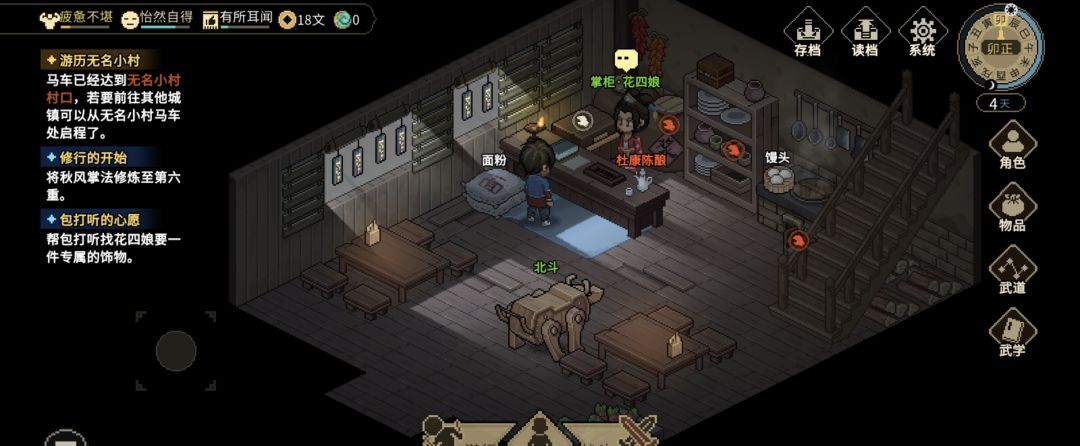
Task: Open the 角色 character screen
Action: tap(1012, 144)
